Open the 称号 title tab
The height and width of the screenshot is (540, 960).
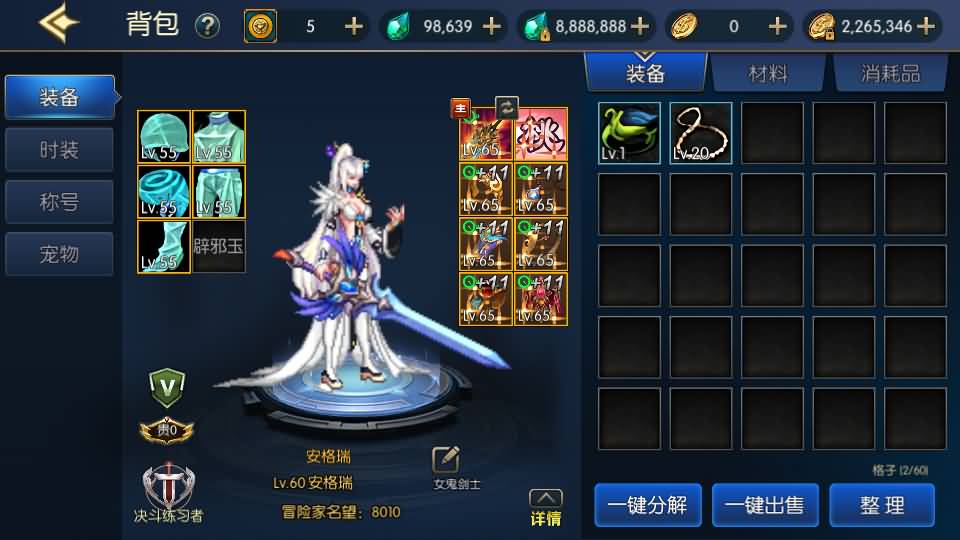coord(59,202)
